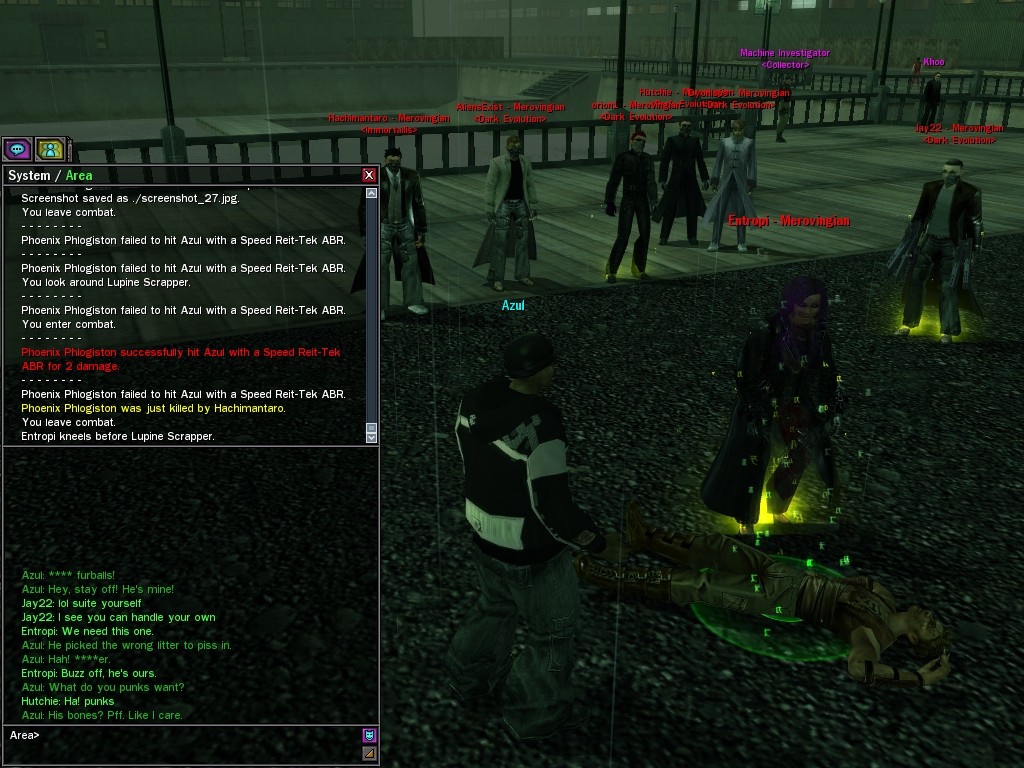Switch to the System chat tab
Viewport: 1024px width, 768px height.
pyautogui.click(x=28, y=176)
